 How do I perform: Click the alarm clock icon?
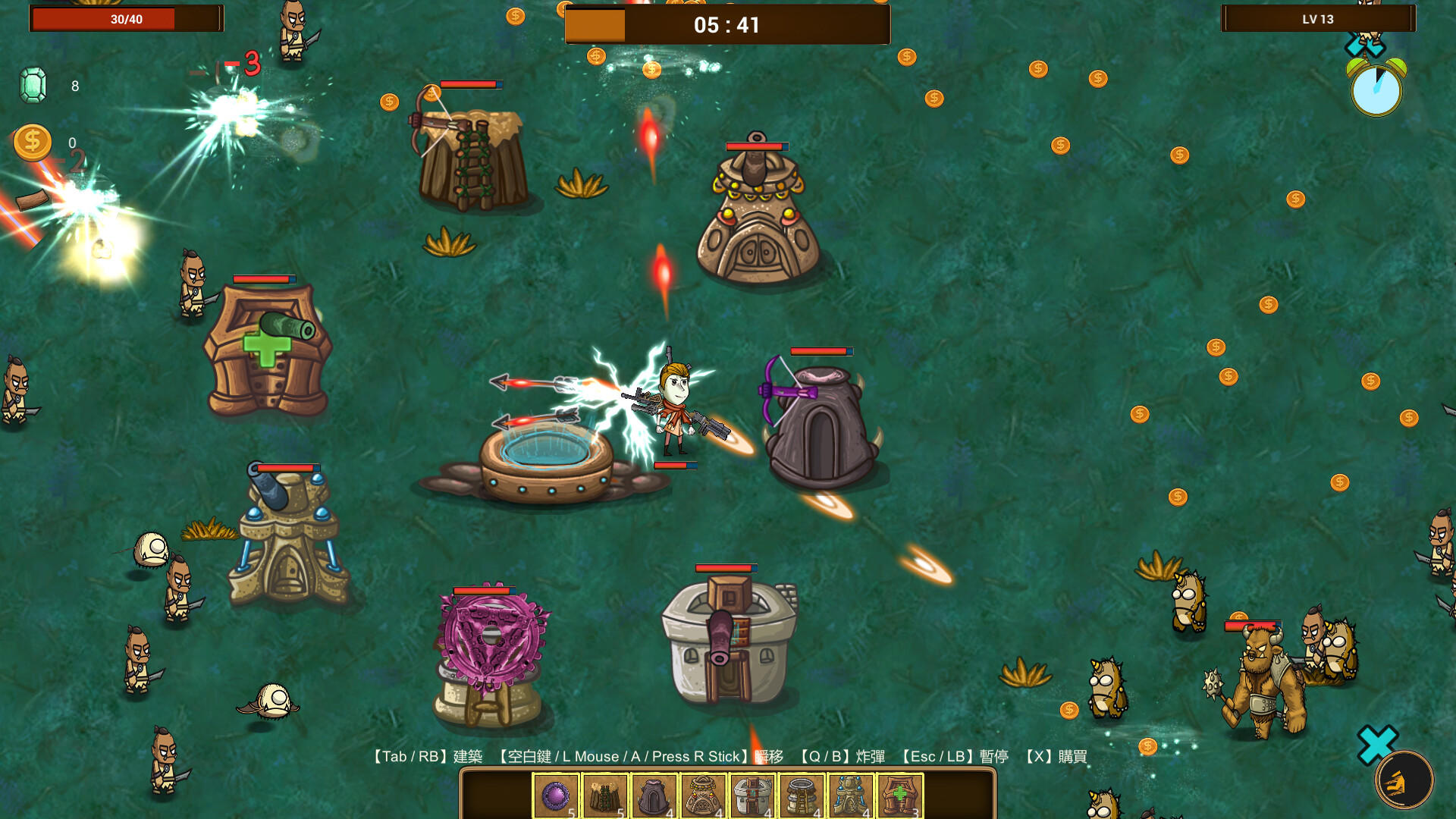(1376, 88)
